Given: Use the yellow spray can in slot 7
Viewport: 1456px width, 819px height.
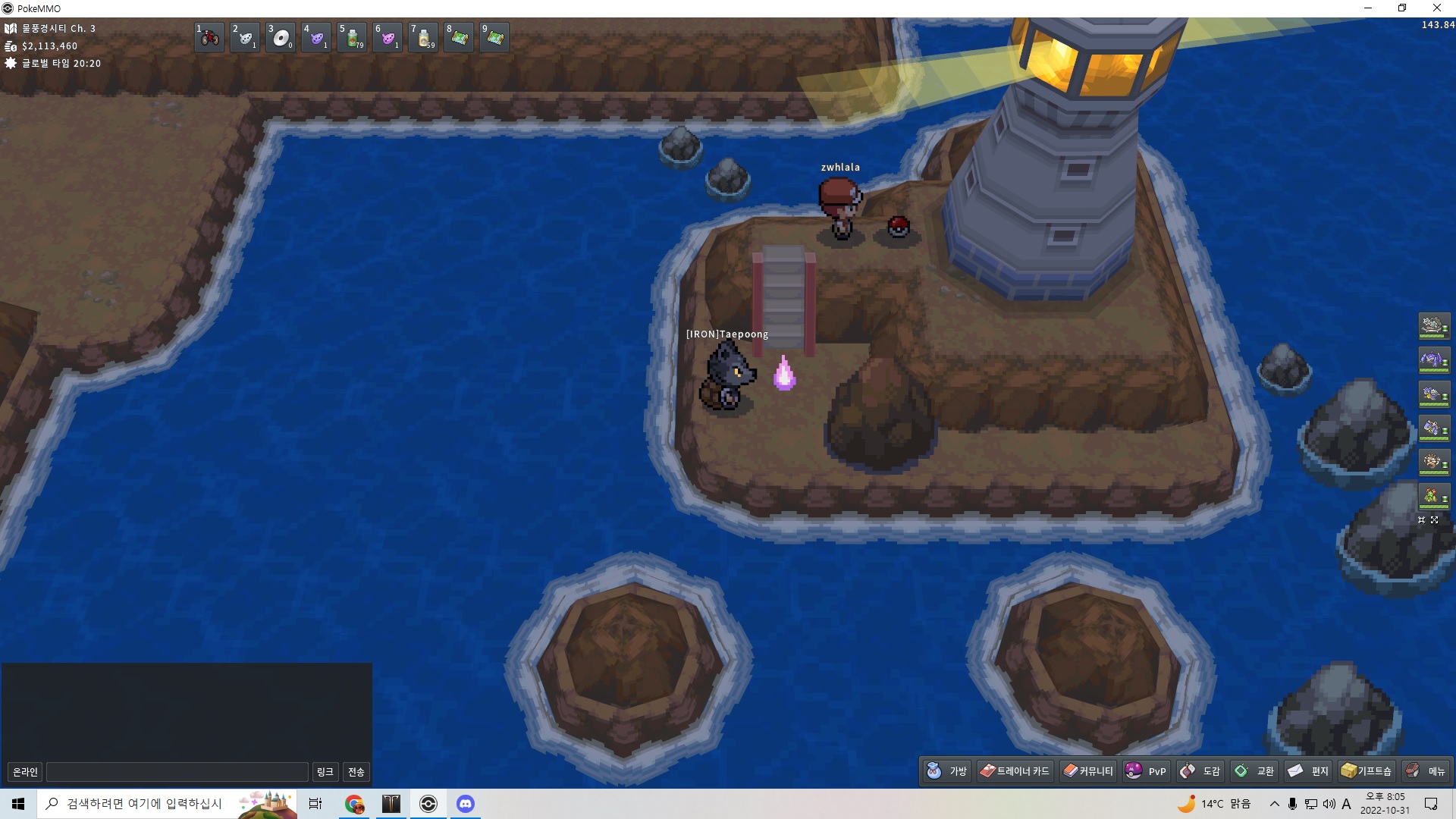Looking at the screenshot, I should coord(424,37).
